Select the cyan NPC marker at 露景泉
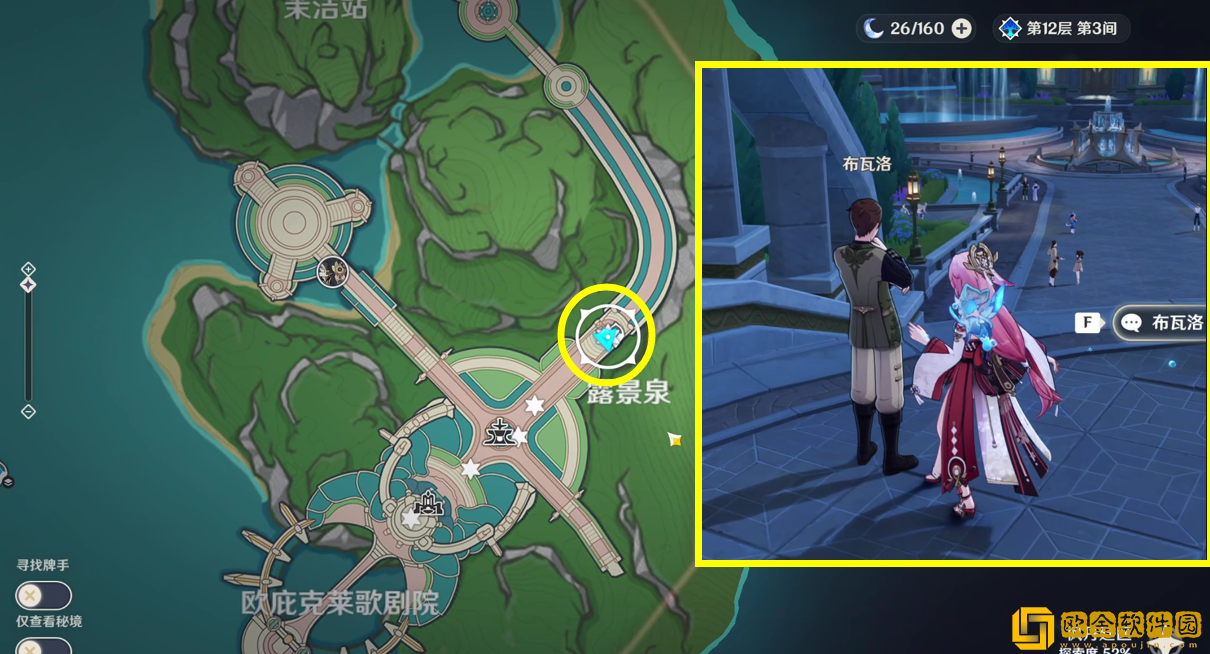The image size is (1210, 654). click(604, 339)
